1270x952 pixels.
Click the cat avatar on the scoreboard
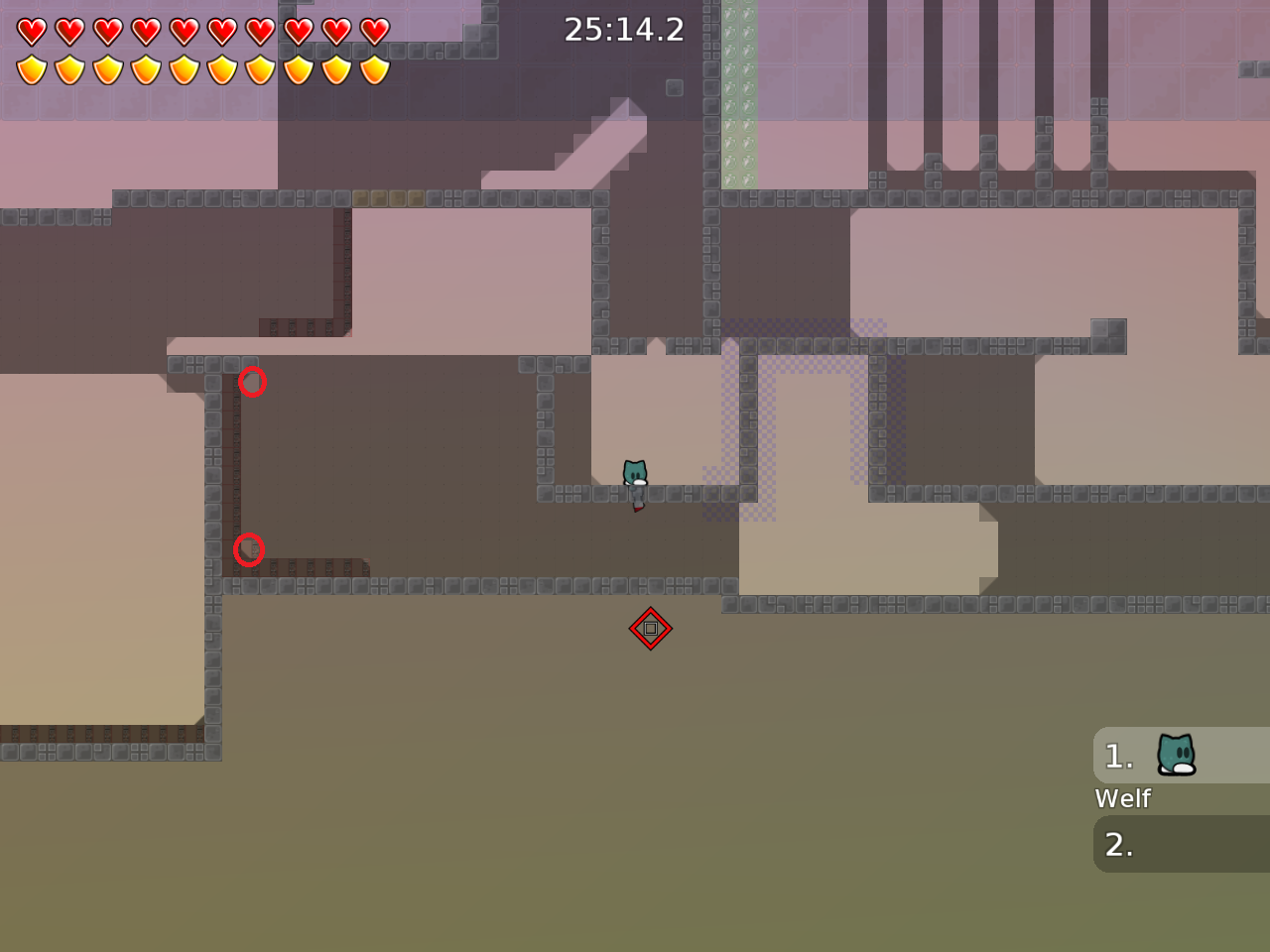pyautogui.click(x=1175, y=755)
